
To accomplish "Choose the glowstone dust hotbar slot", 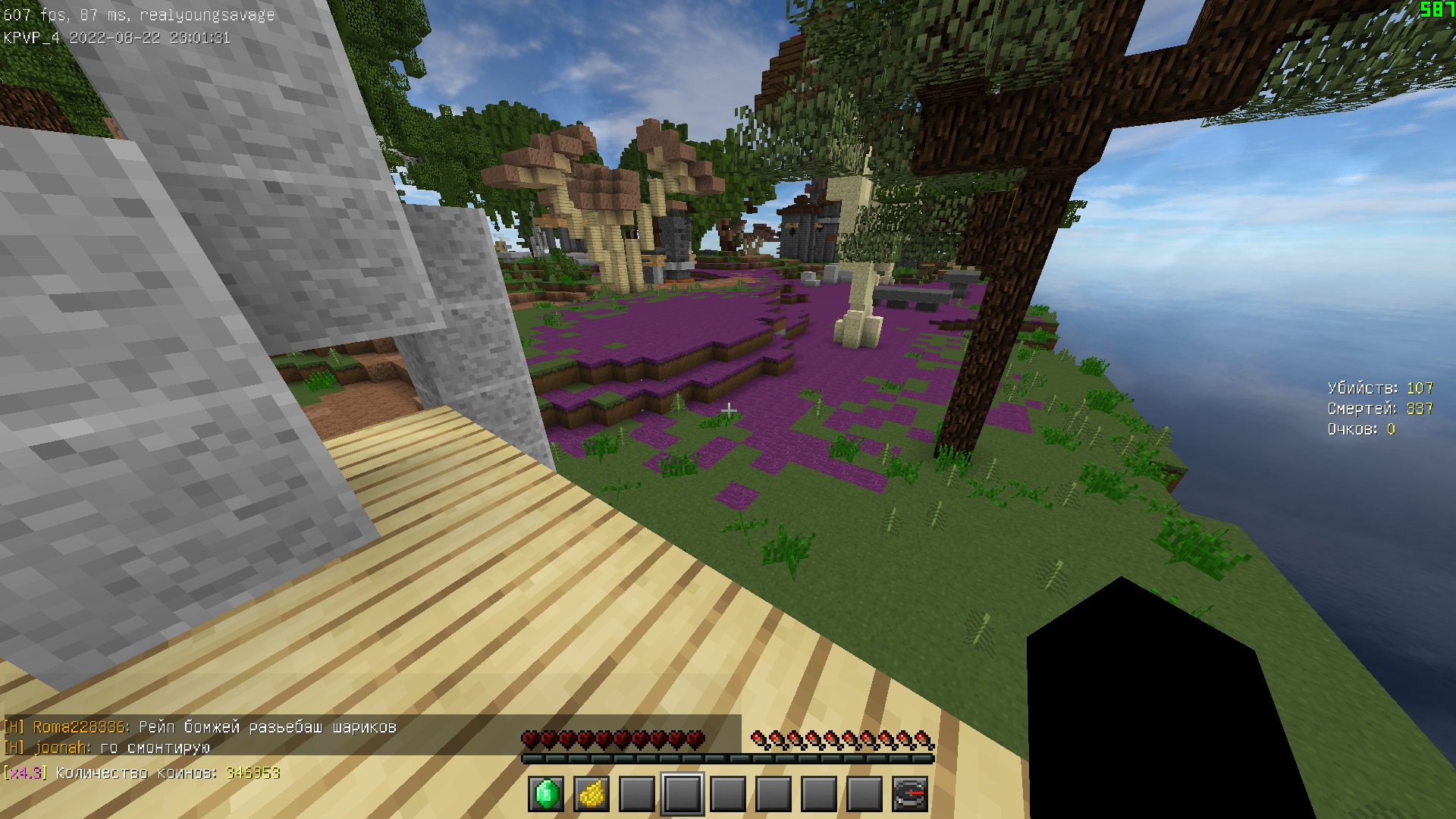I will (x=591, y=794).
